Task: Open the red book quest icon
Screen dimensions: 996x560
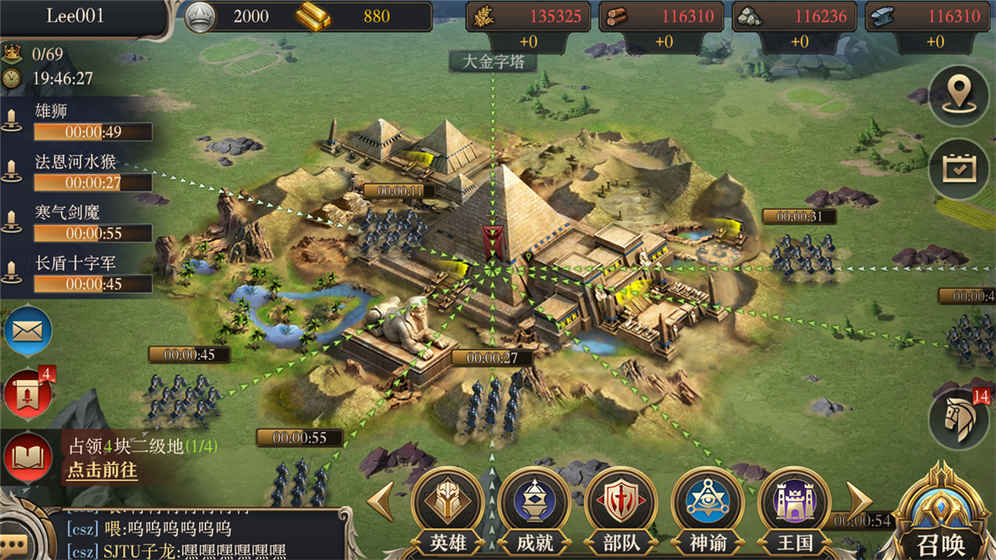Action: (x=27, y=457)
